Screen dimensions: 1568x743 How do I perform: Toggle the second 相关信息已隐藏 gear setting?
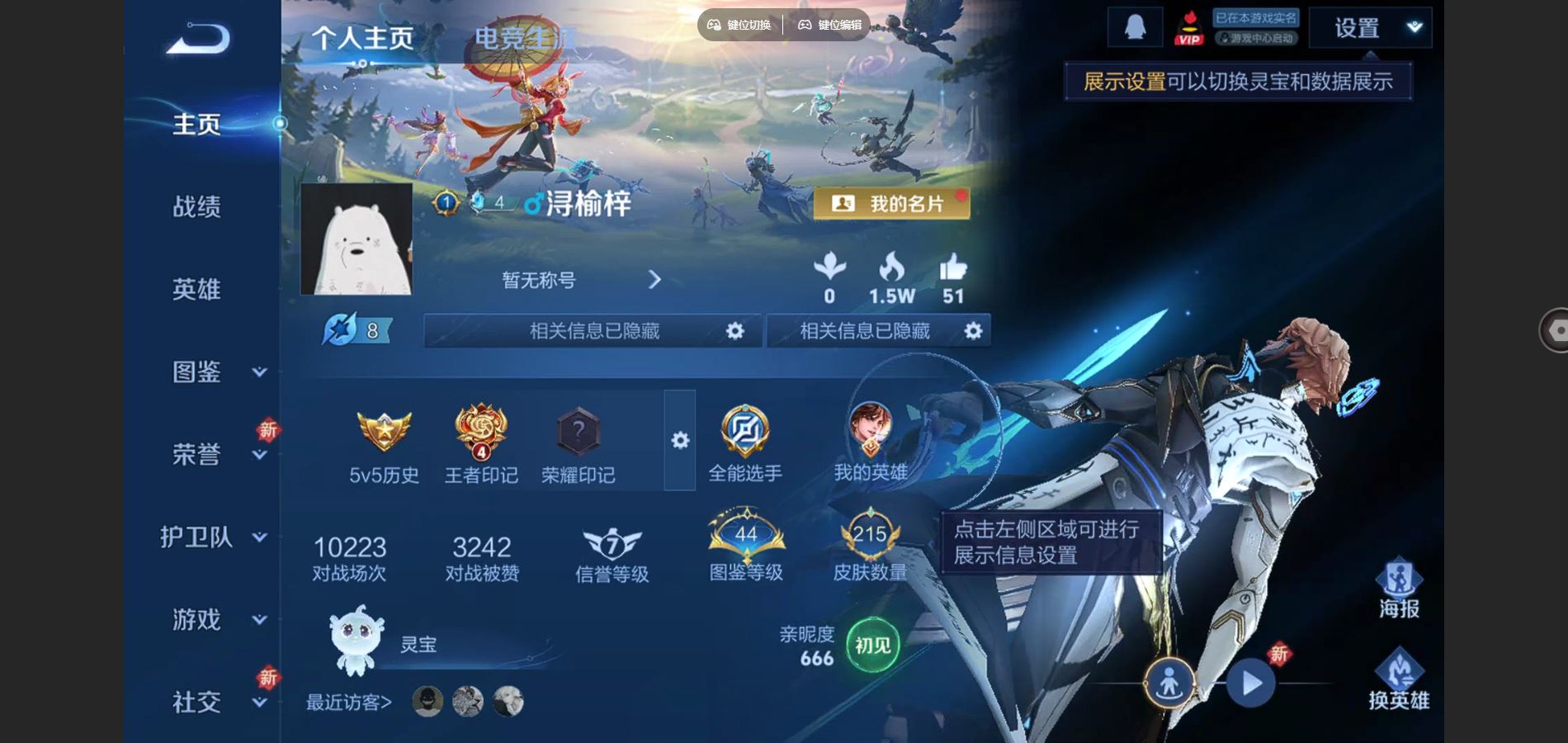click(972, 330)
